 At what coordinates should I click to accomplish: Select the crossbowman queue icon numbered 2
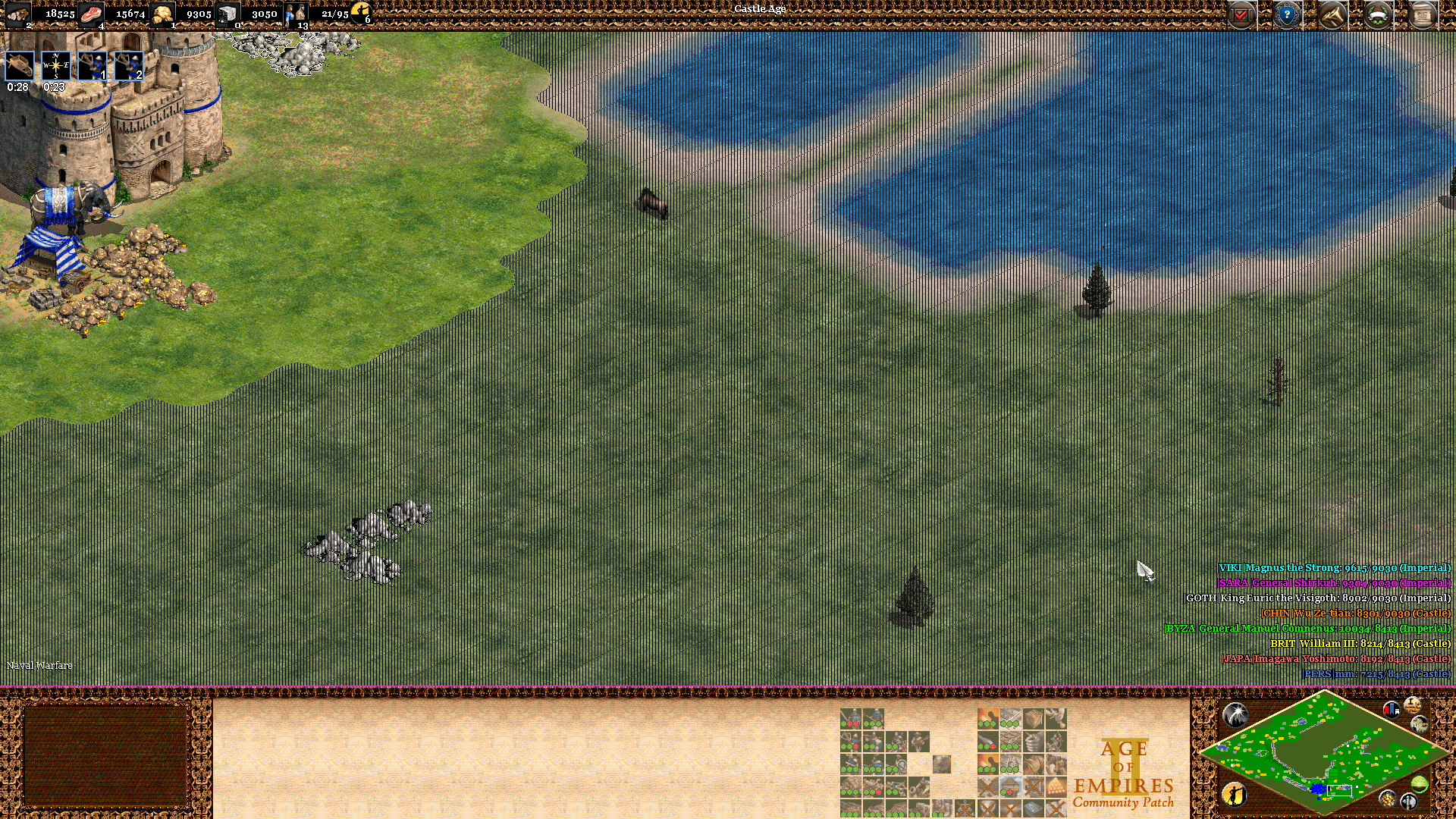coord(128,66)
